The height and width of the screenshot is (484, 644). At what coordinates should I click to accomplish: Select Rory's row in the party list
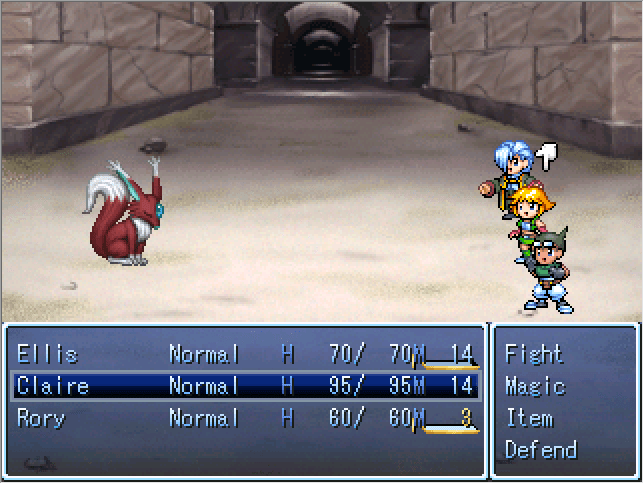tap(243, 418)
